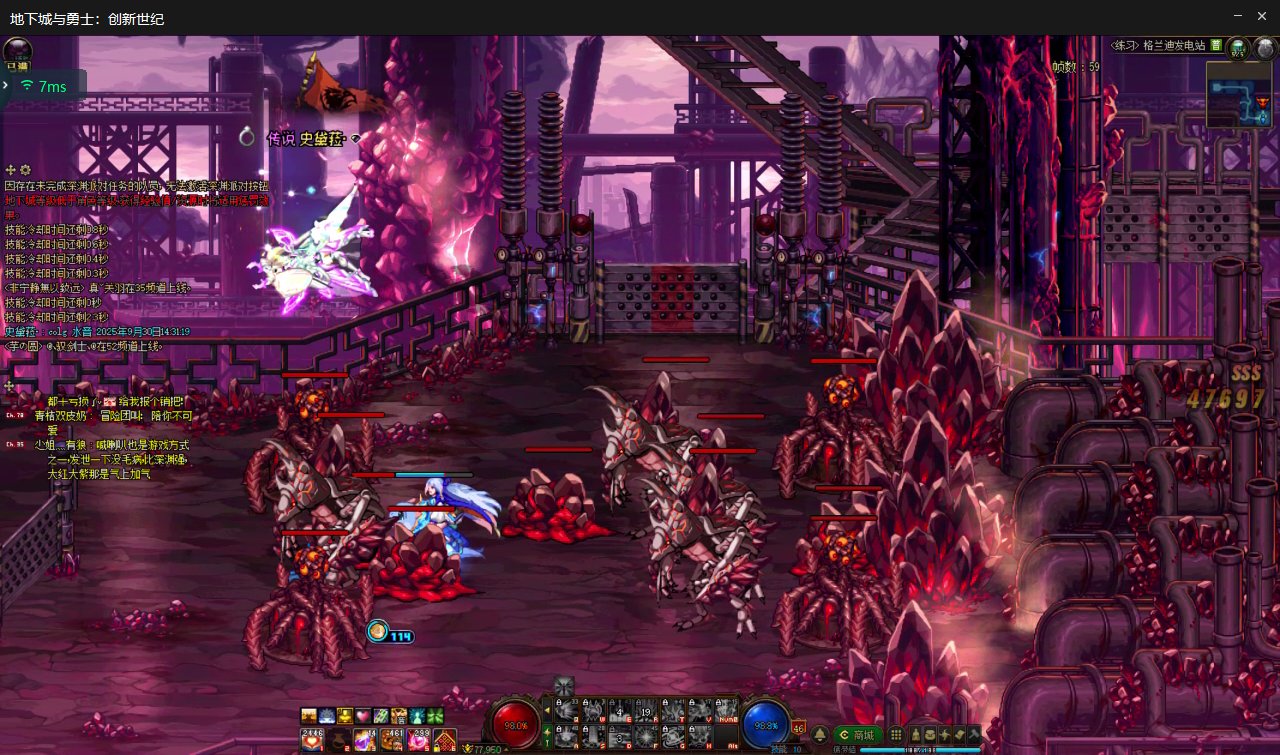Use the purple potion in quick slot 3
1280x755 pixels.
[x=365, y=741]
